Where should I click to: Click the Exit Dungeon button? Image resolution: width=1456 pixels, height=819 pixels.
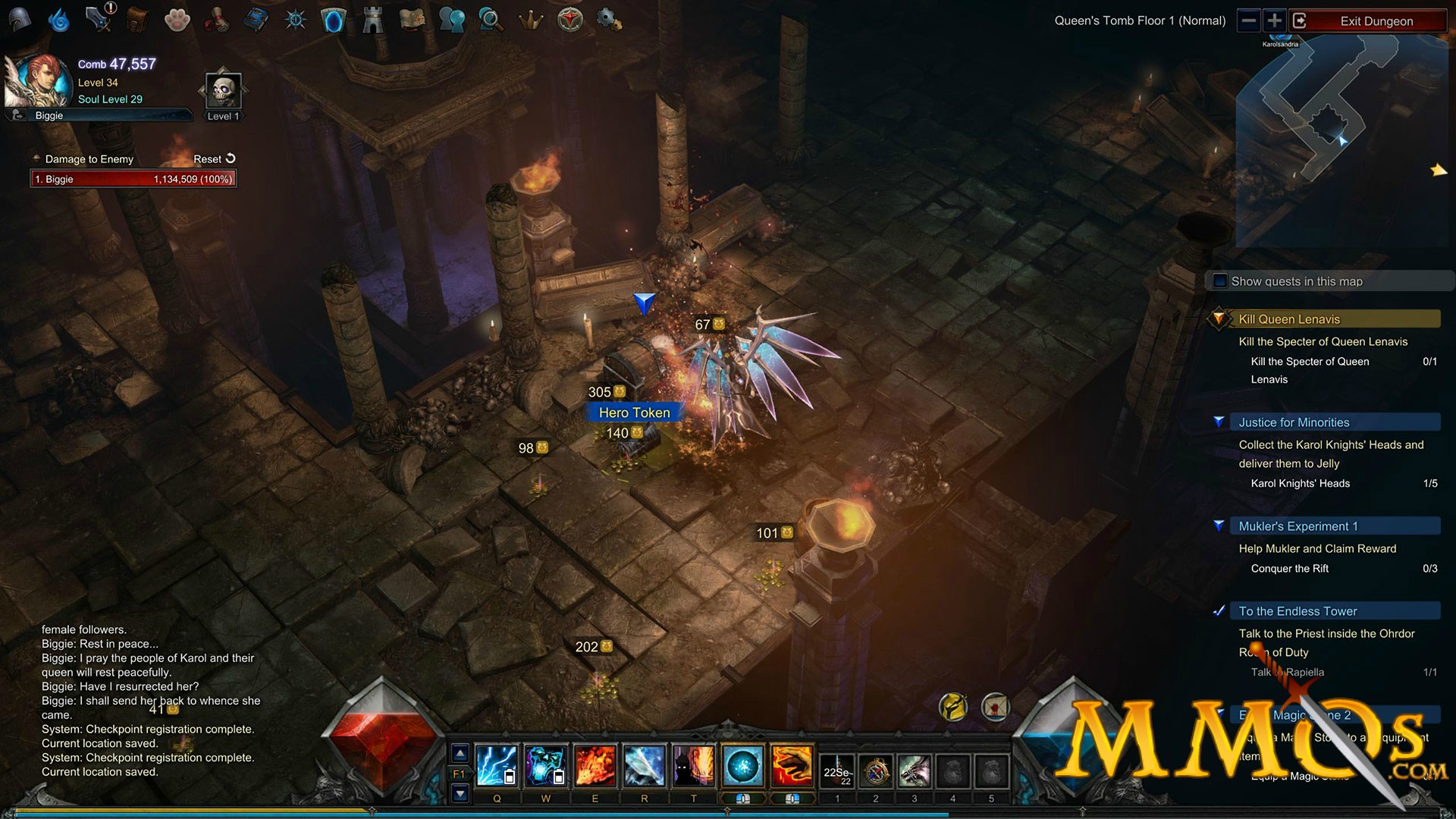click(1376, 21)
